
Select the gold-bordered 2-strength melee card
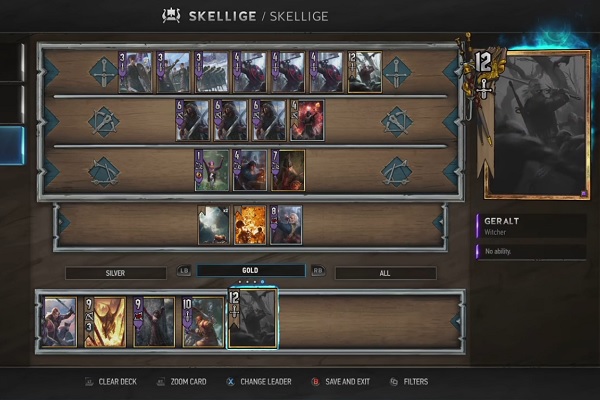pyautogui.click(x=364, y=72)
